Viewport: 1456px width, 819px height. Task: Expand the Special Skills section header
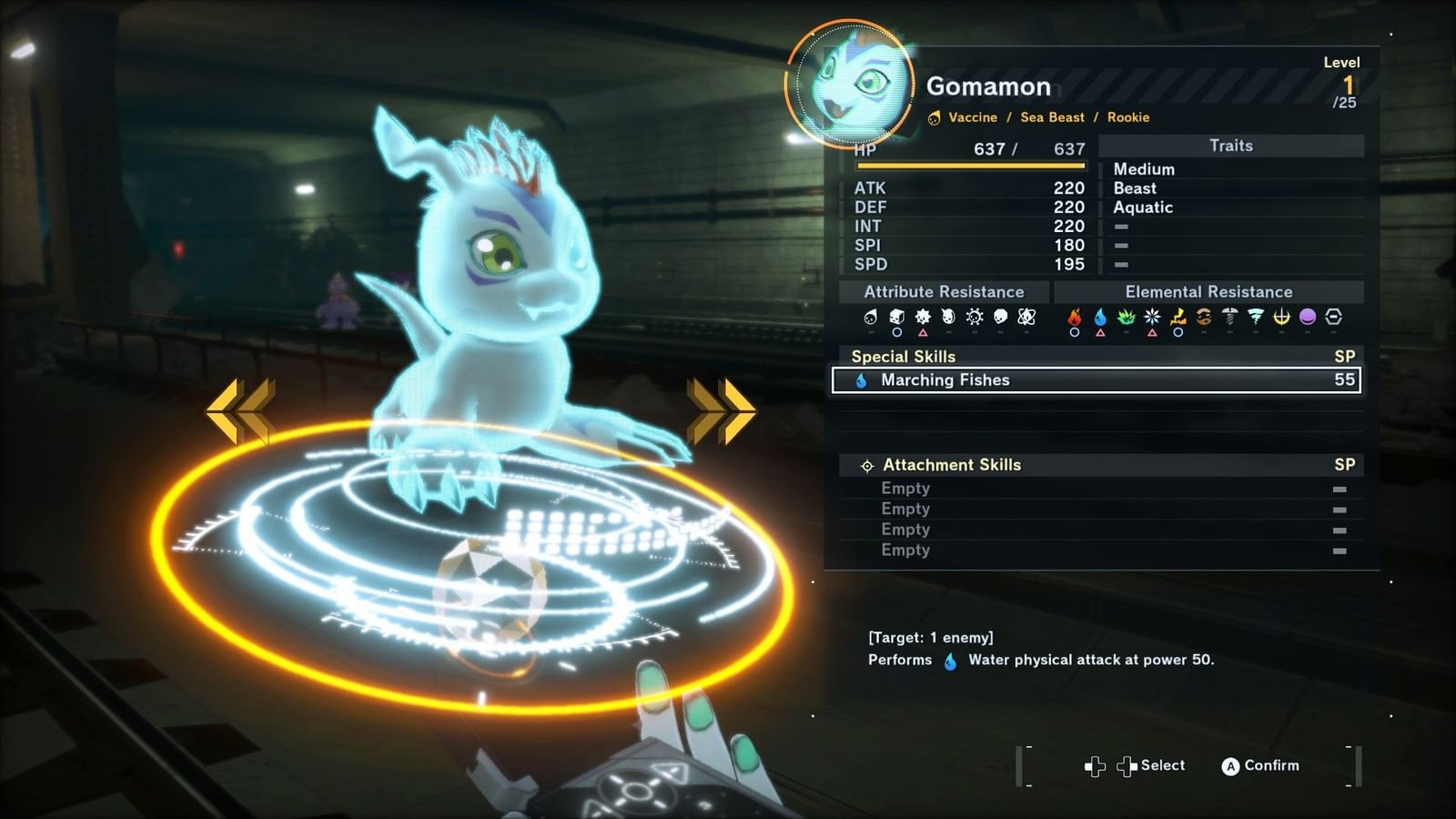(x=905, y=357)
